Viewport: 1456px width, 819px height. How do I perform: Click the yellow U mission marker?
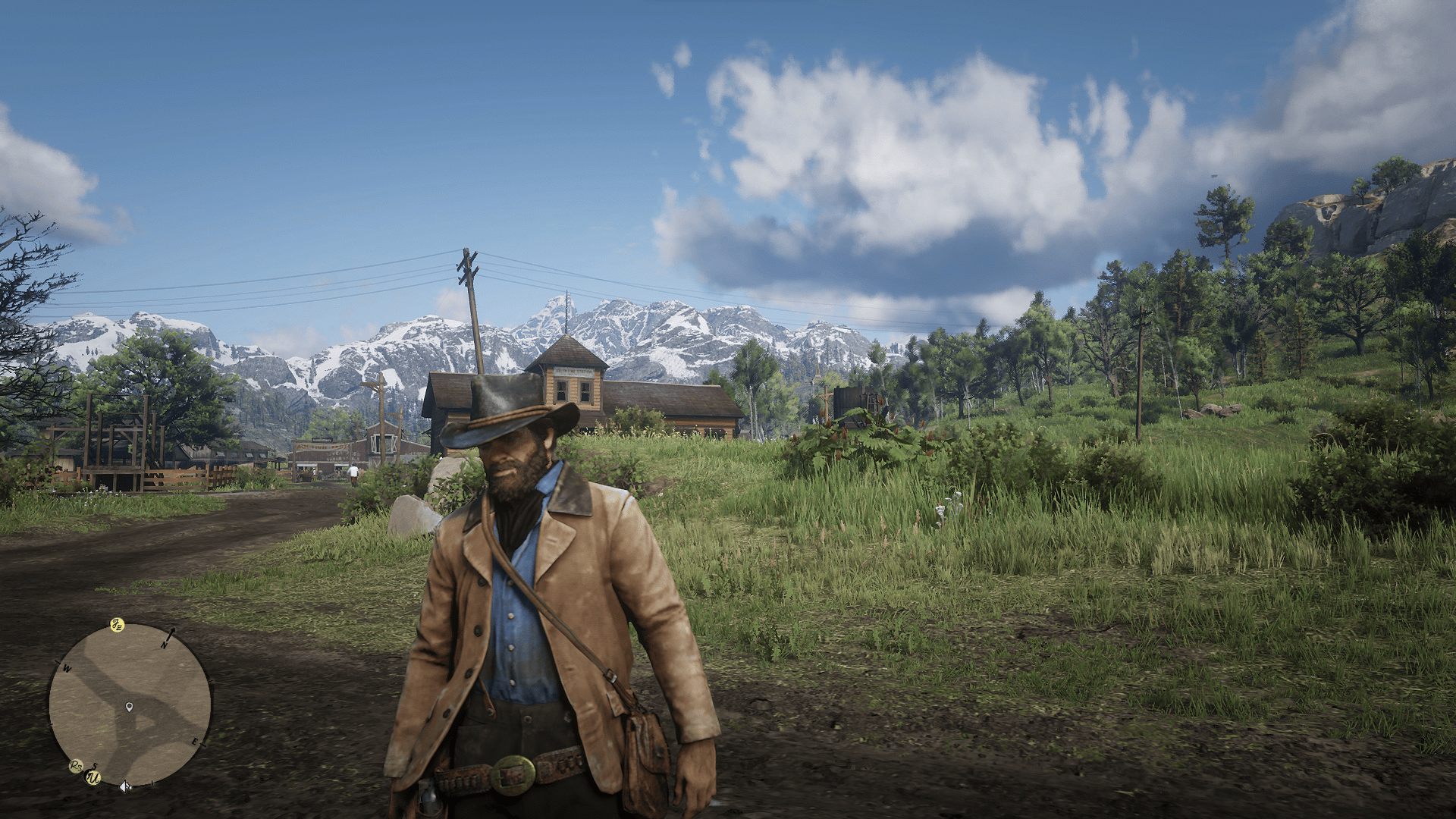pyautogui.click(x=93, y=777)
